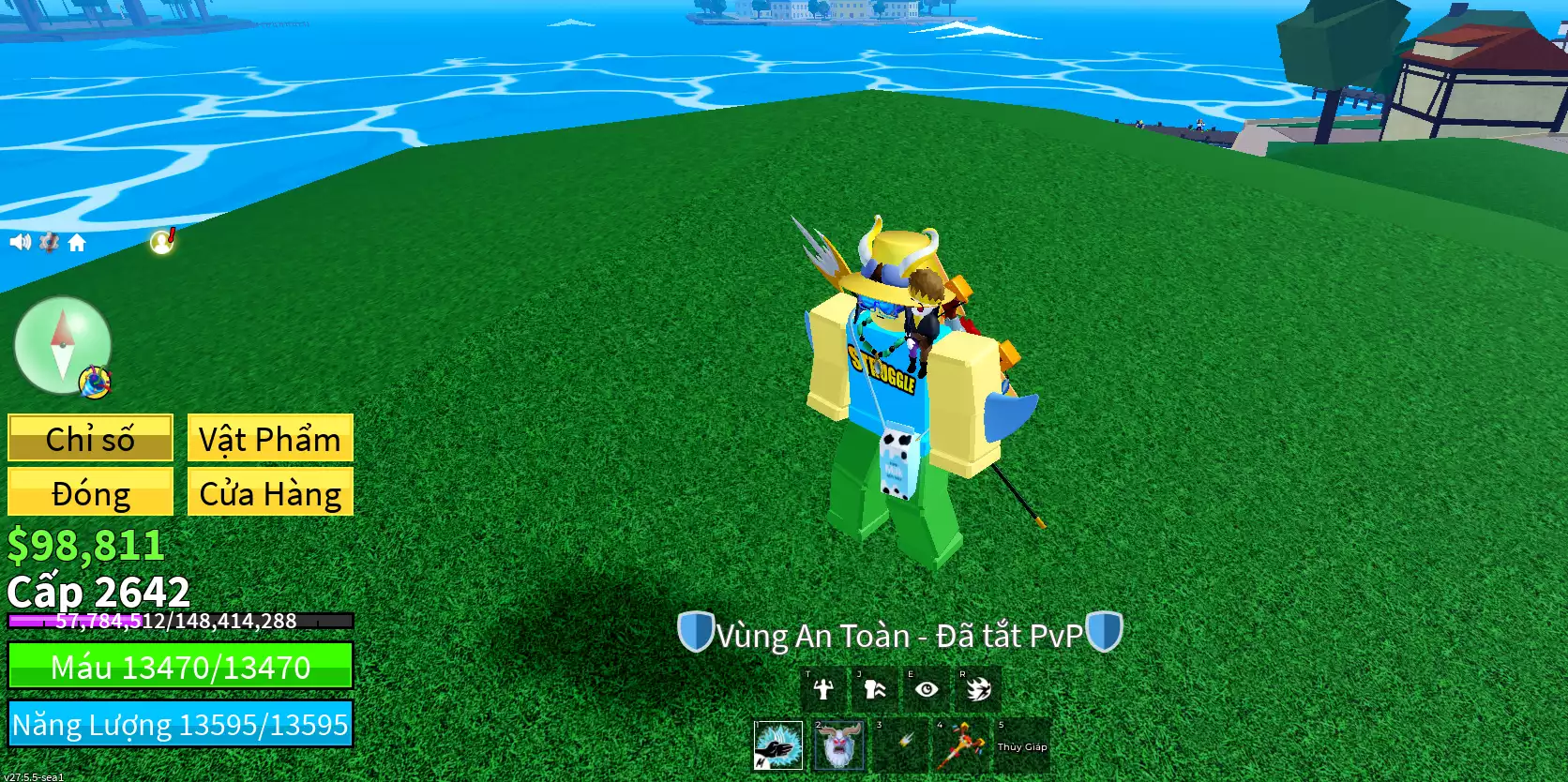Screen dimensions: 1568x782
Task: Open settings with the gear icon
Action: (49, 243)
